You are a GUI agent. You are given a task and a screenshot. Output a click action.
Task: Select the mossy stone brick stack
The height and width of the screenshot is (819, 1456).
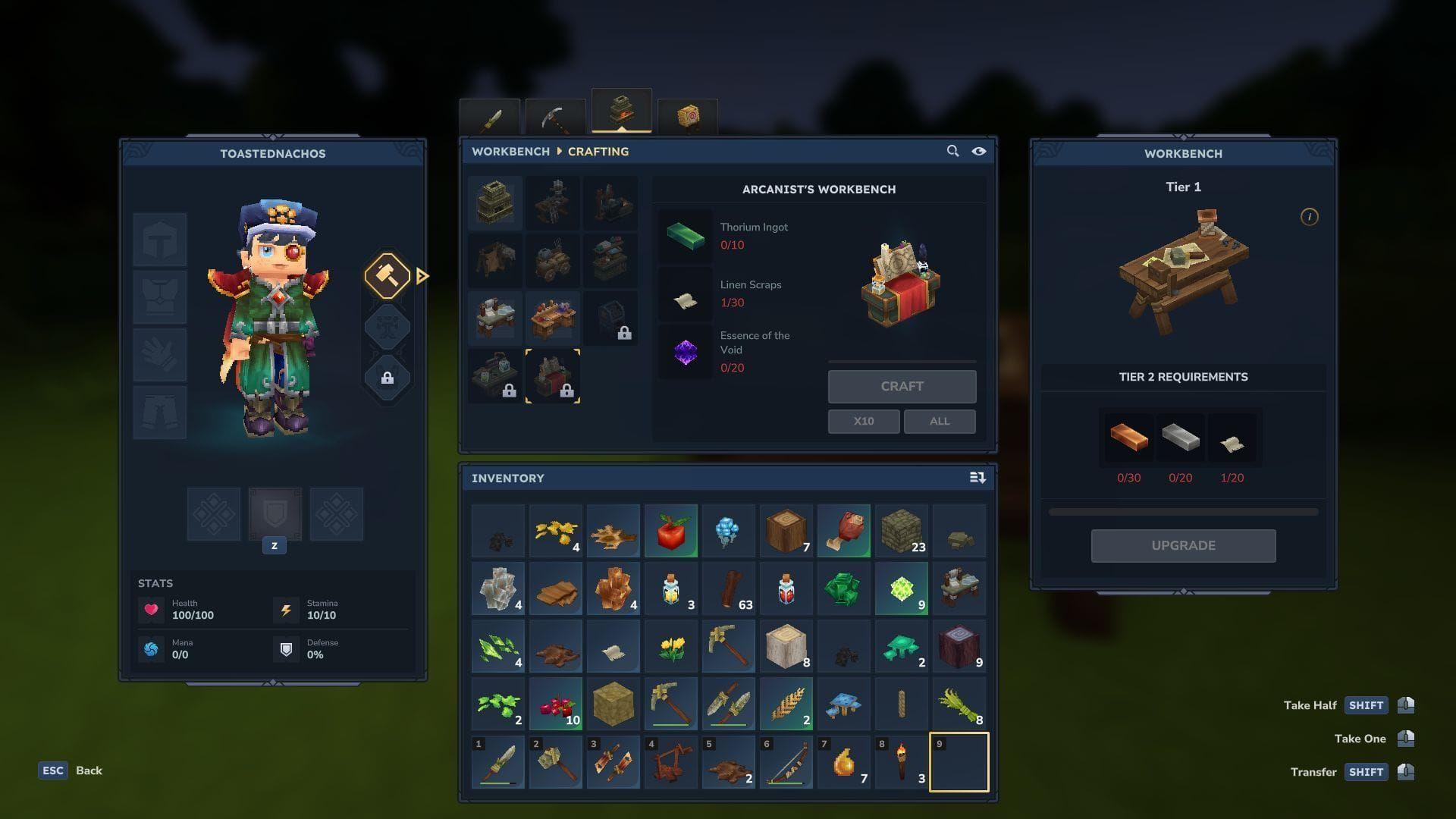click(x=902, y=531)
